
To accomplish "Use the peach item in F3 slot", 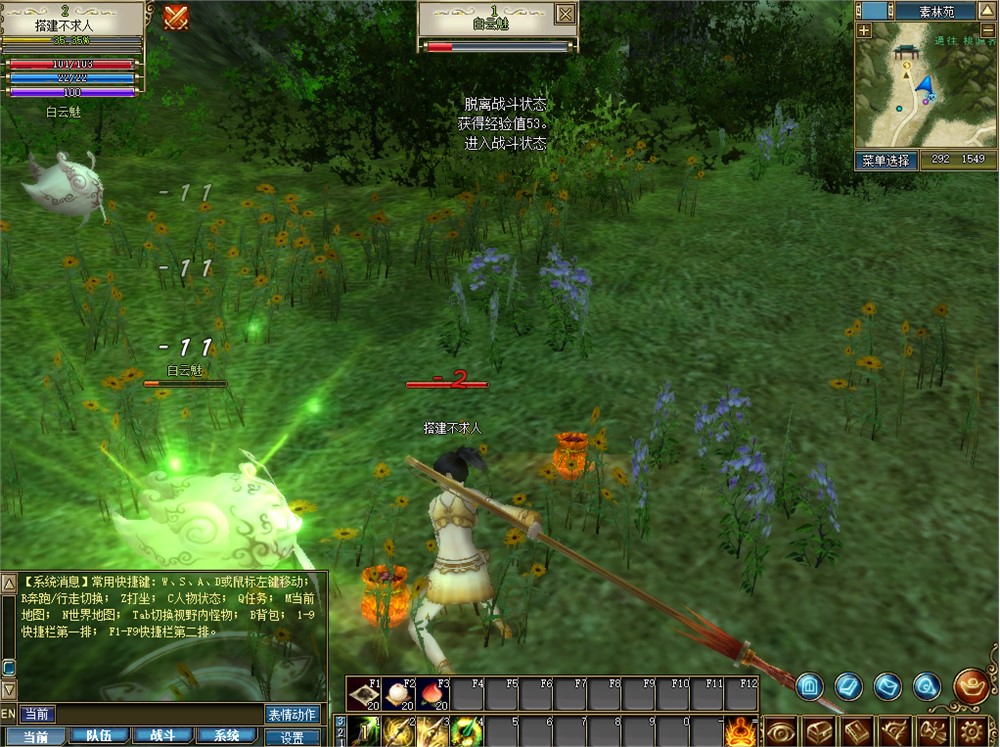I will [x=432, y=694].
